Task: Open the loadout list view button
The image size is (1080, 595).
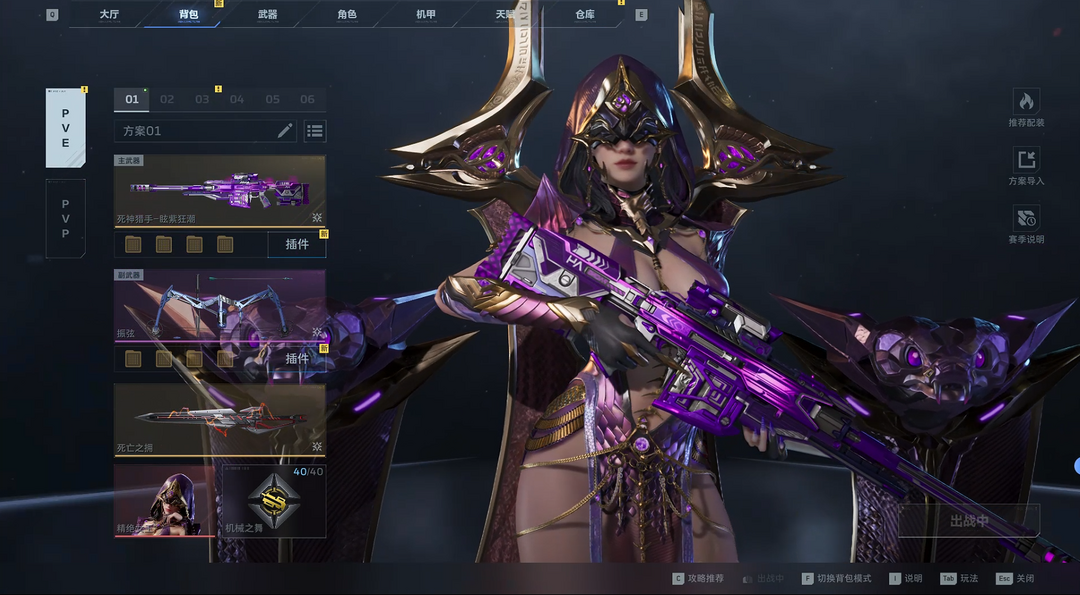Action: click(315, 131)
